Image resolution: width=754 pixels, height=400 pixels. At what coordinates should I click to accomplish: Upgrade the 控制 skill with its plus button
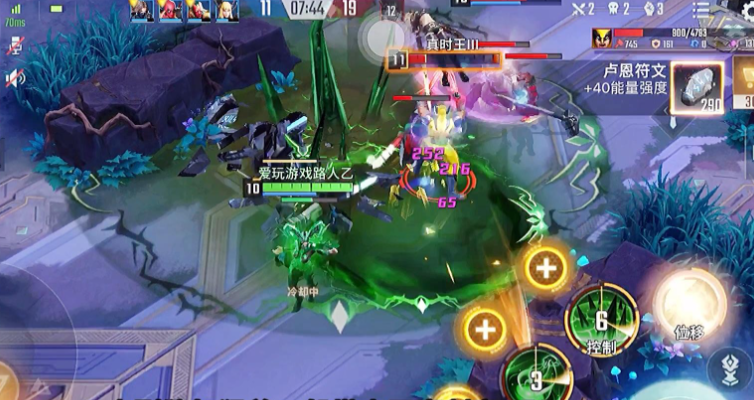pyautogui.click(x=545, y=268)
